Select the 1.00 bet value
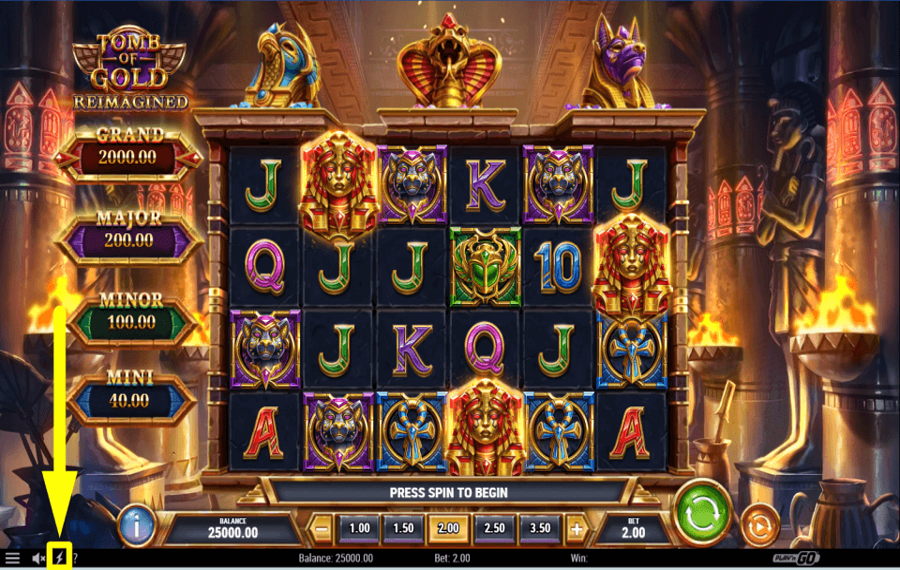Screen dimensions: 900x570 pyautogui.click(x=359, y=527)
